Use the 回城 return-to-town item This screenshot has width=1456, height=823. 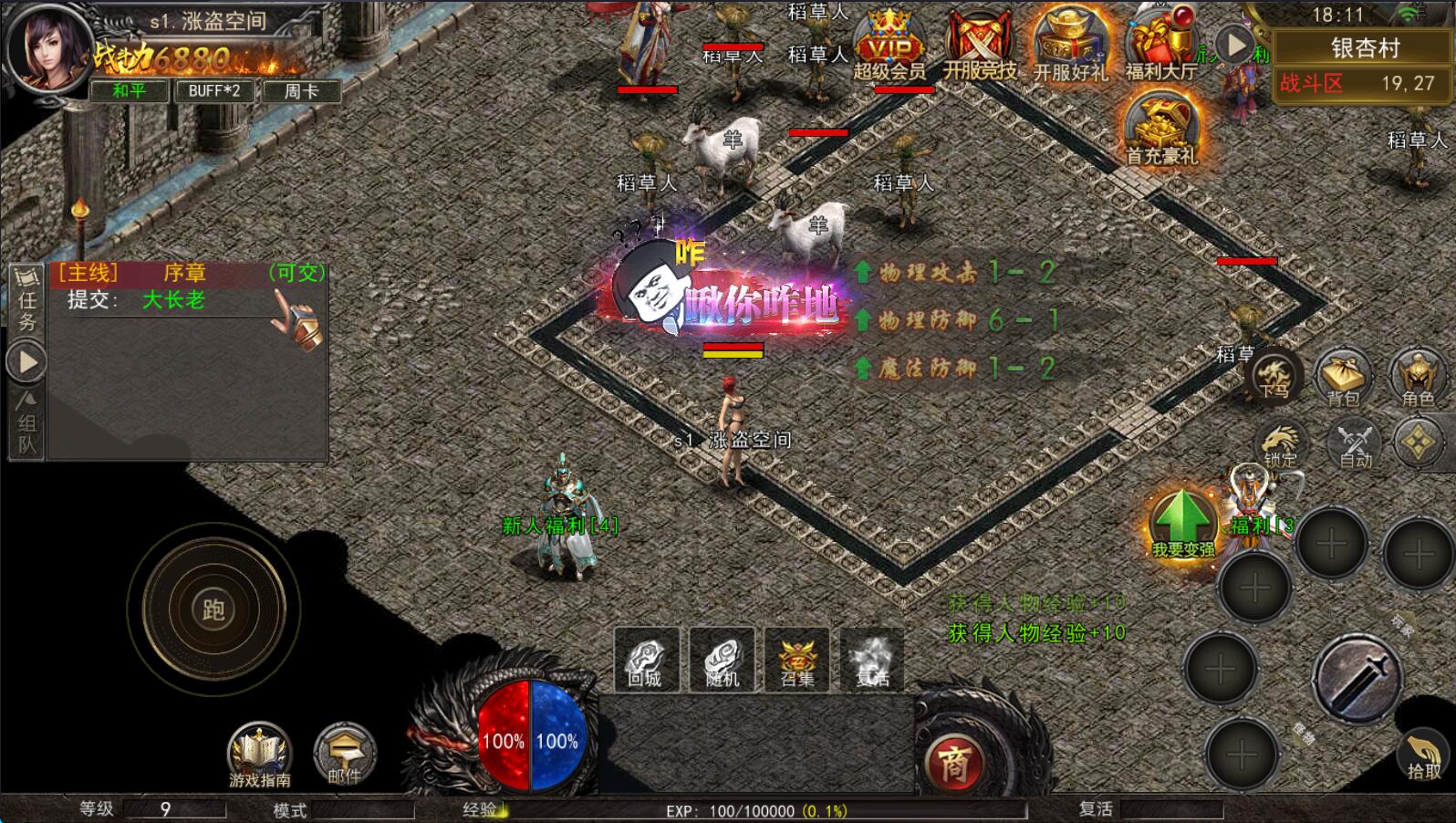tap(646, 660)
